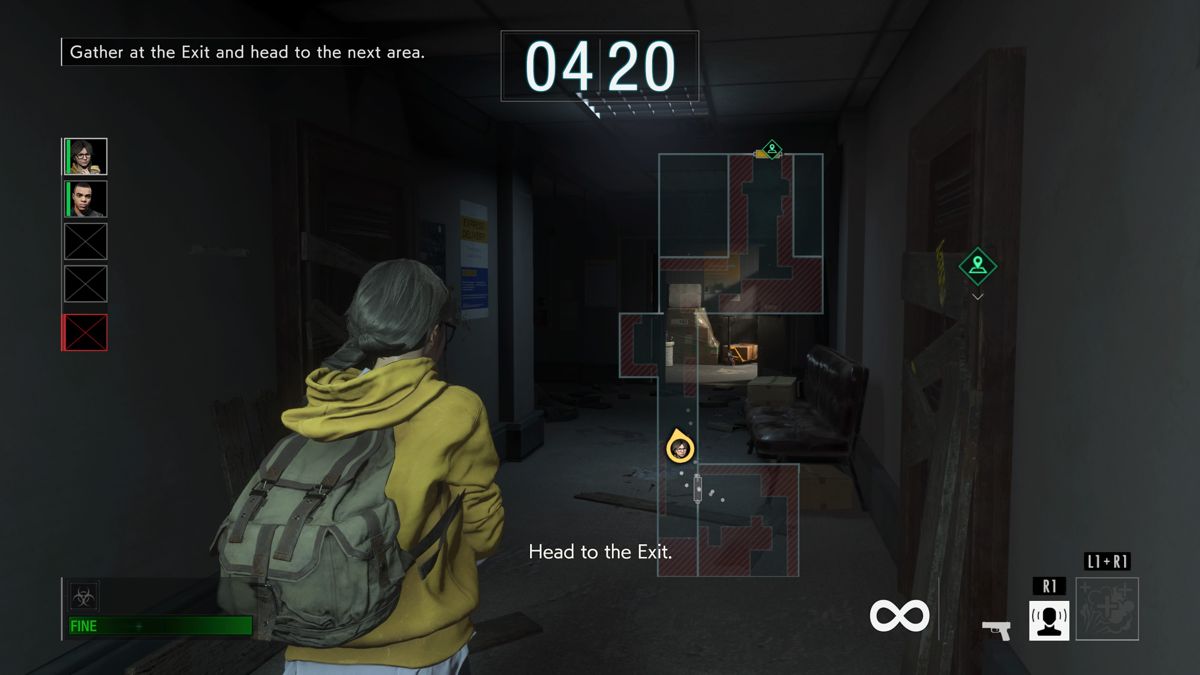Click the biohazard infection status icon
Image resolution: width=1200 pixels, height=675 pixels.
(x=83, y=597)
